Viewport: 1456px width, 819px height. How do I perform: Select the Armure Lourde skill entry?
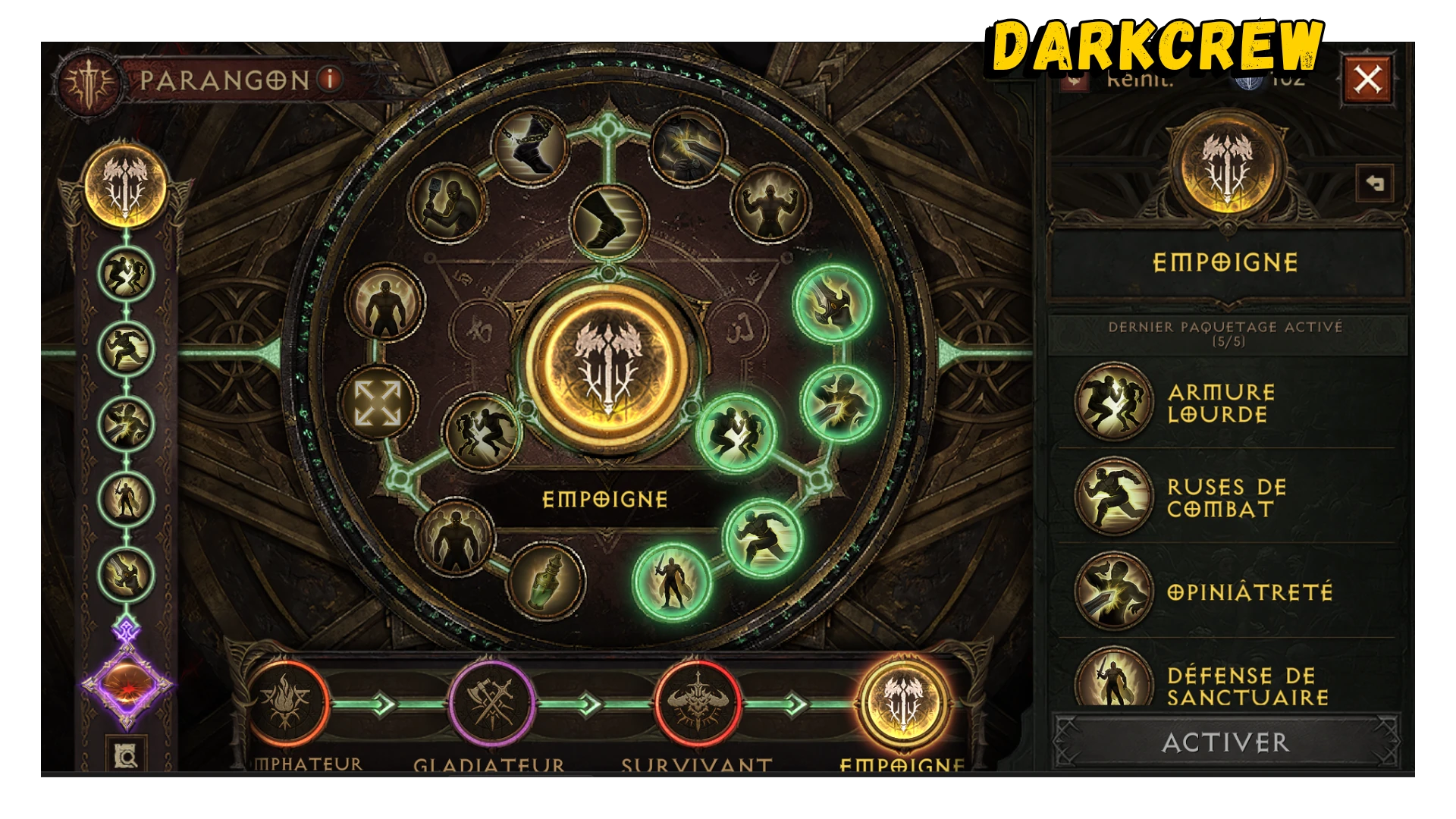pos(1221,403)
